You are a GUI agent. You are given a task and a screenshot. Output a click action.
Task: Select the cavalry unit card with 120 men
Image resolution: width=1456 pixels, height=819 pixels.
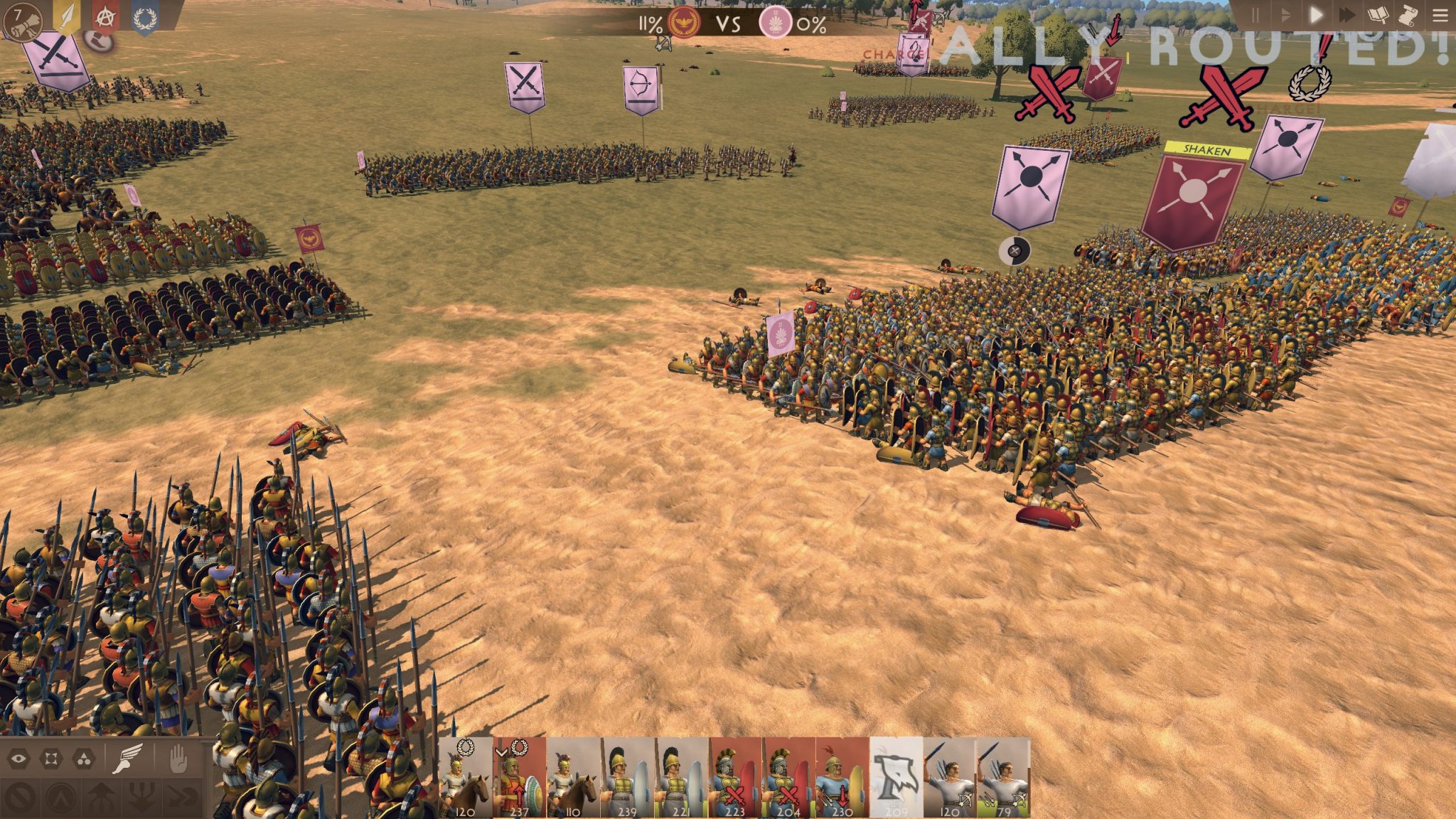466,778
